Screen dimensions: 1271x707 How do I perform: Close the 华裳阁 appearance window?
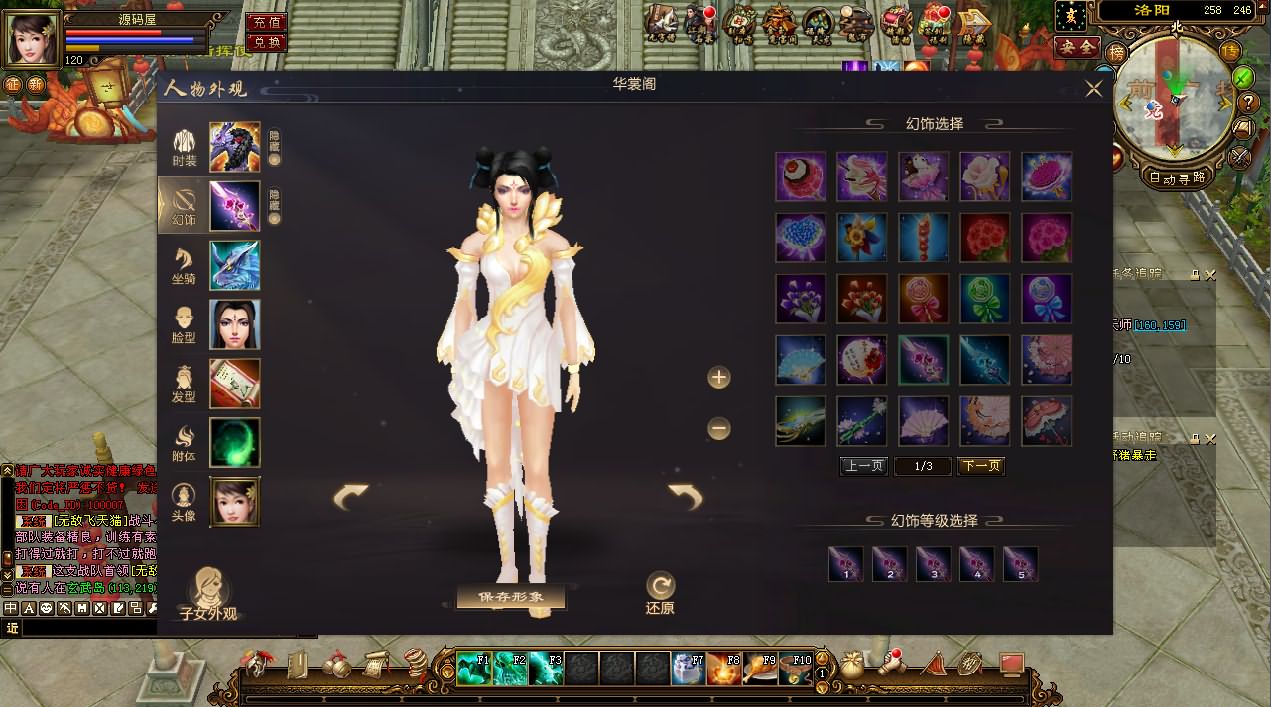click(x=1094, y=88)
